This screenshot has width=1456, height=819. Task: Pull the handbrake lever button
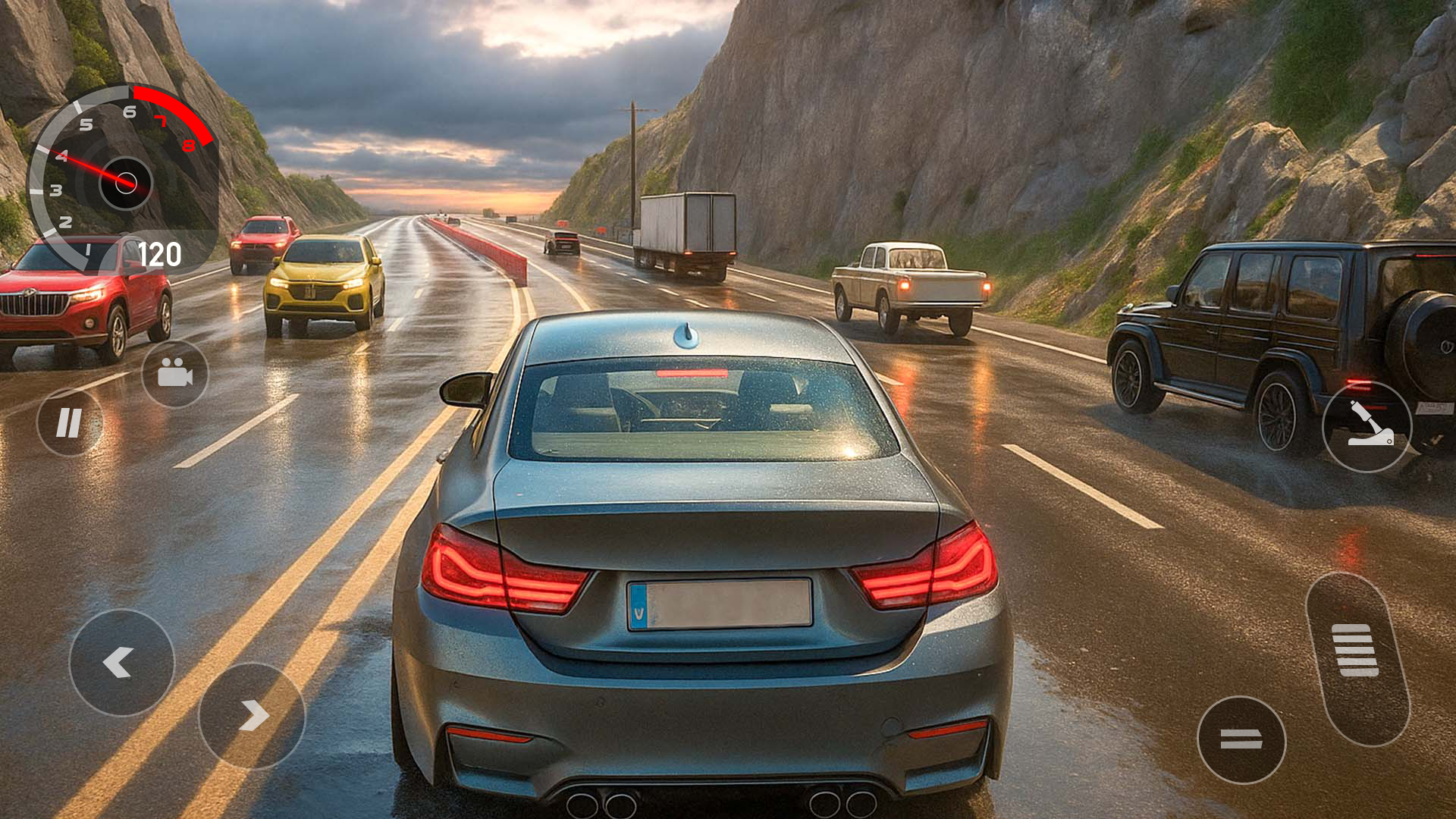(x=1367, y=427)
